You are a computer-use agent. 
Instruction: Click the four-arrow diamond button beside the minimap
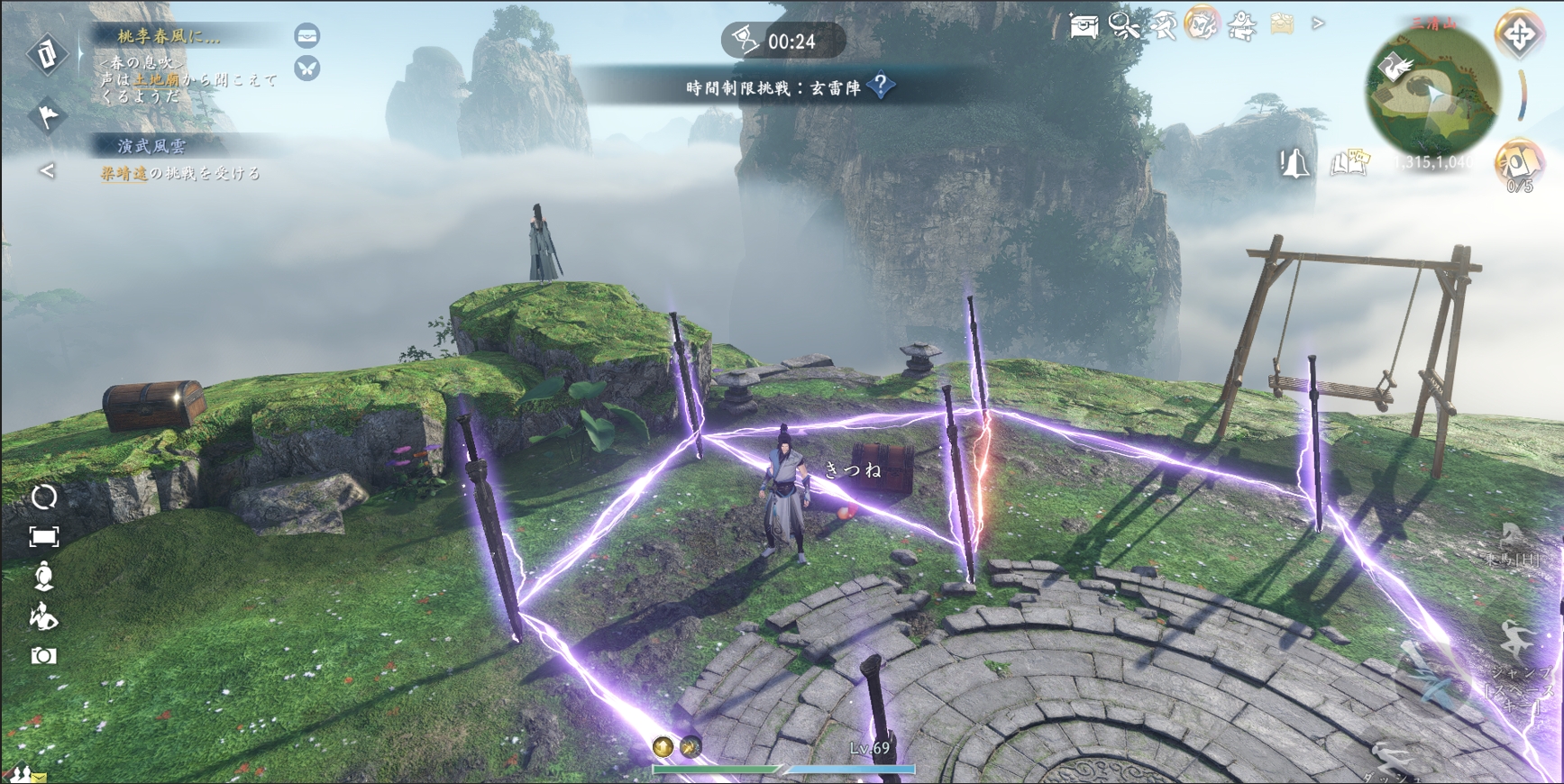click(x=1519, y=36)
